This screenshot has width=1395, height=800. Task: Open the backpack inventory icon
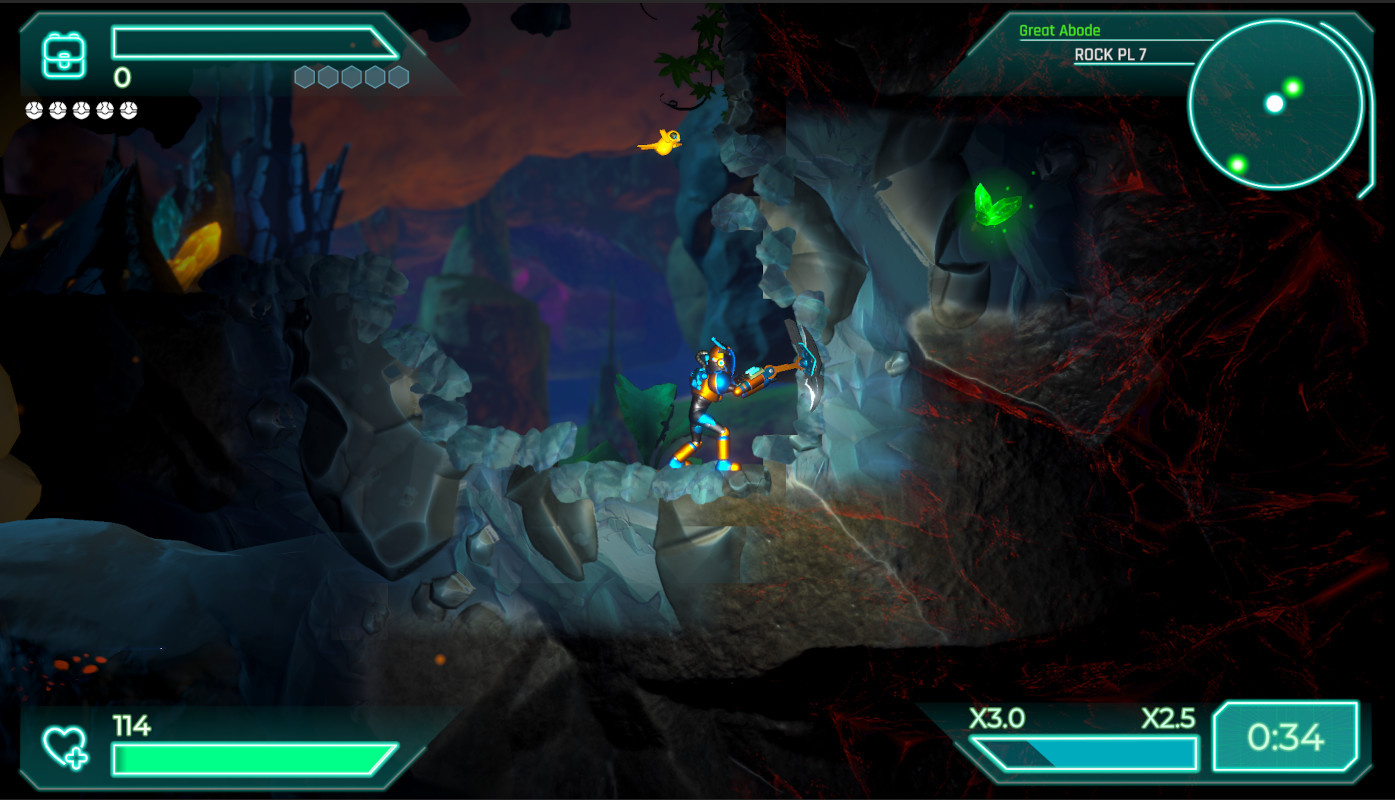coord(64,55)
